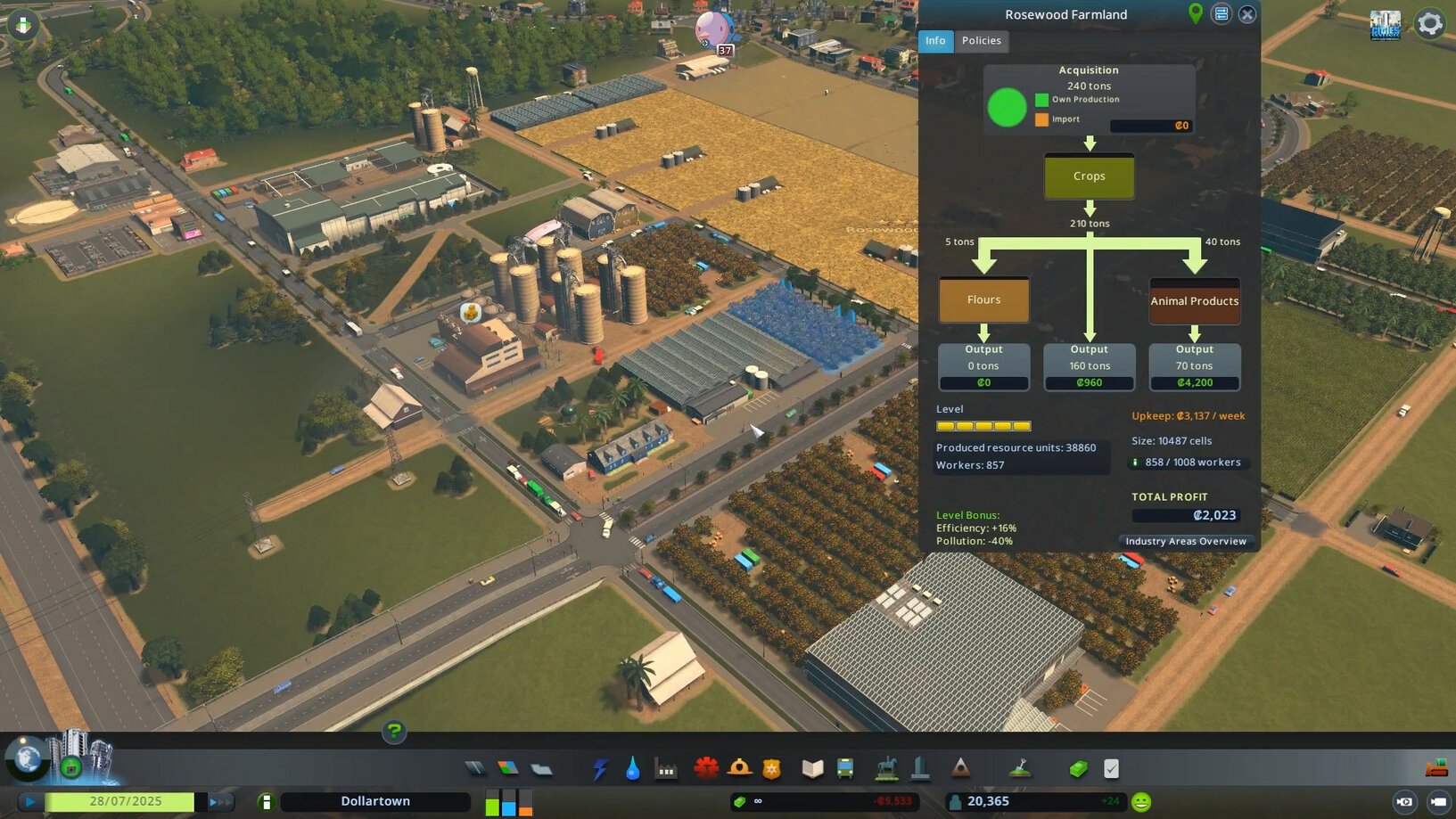Open the Industry Areas Overview
Image resolution: width=1456 pixels, height=819 pixels.
(1186, 541)
